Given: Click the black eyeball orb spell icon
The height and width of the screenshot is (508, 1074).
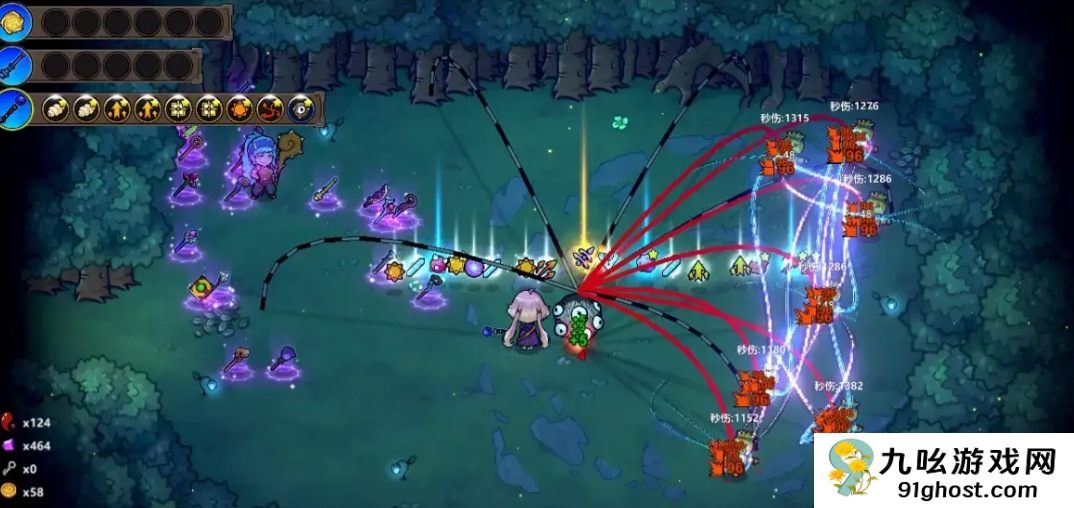Looking at the screenshot, I should click(299, 109).
